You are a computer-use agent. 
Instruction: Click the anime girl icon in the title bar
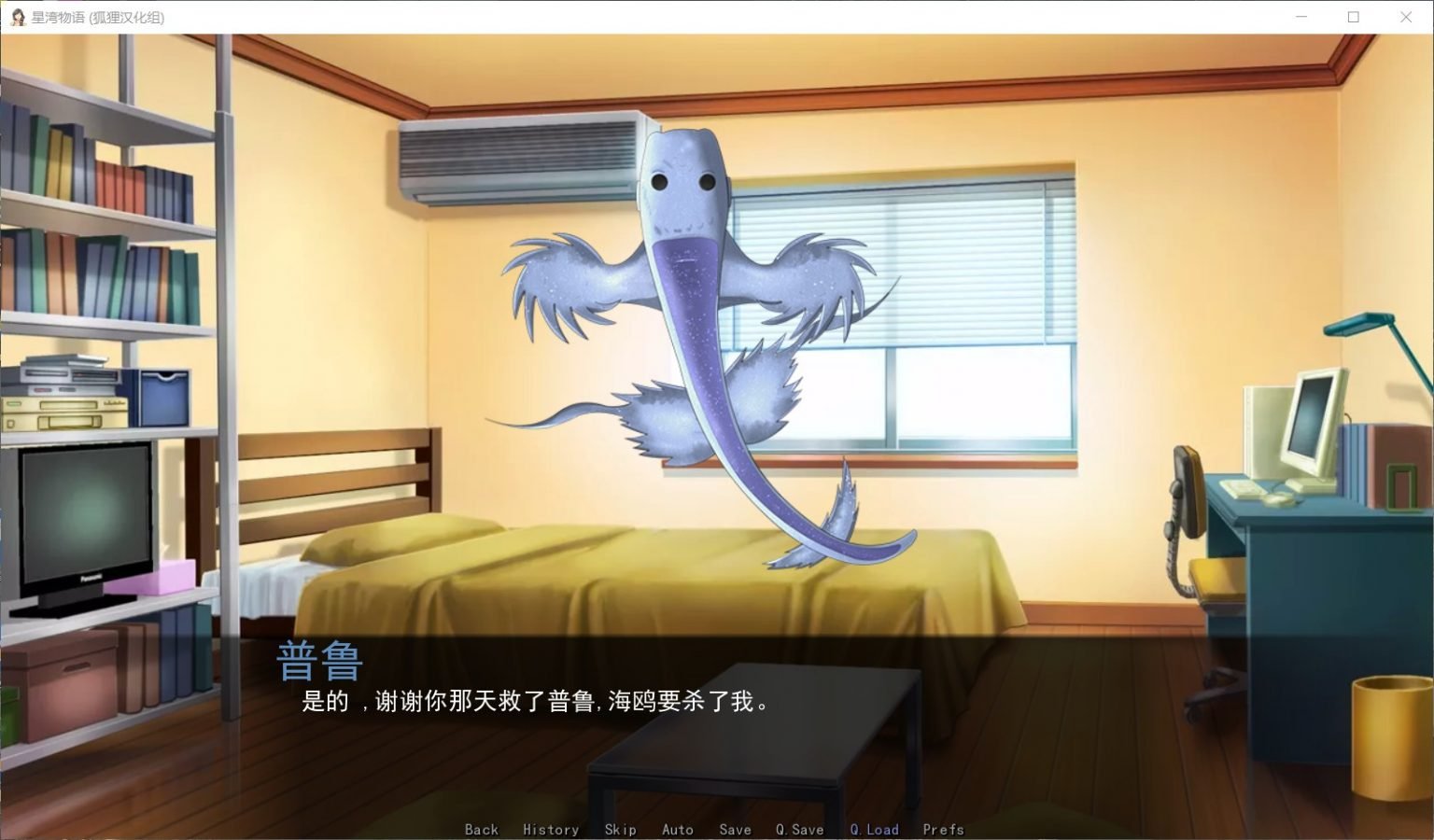point(18,16)
